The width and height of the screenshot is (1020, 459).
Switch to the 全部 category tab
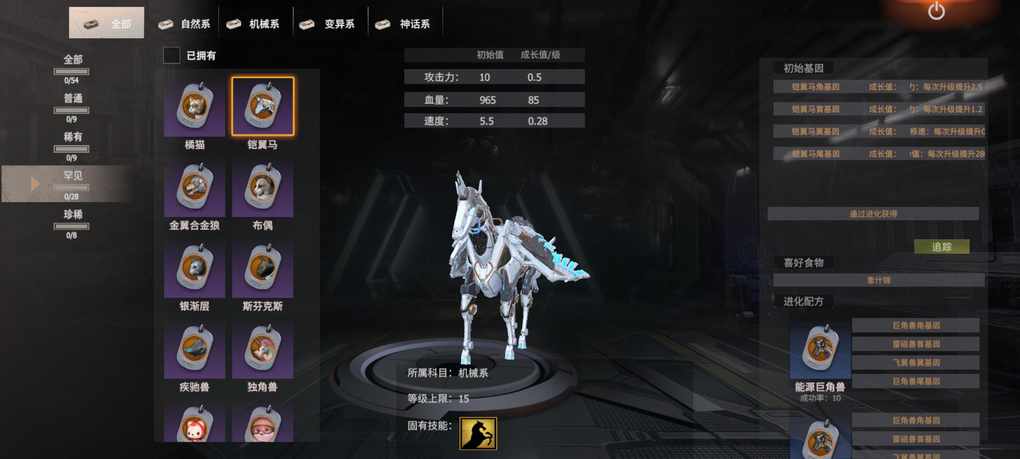107,23
